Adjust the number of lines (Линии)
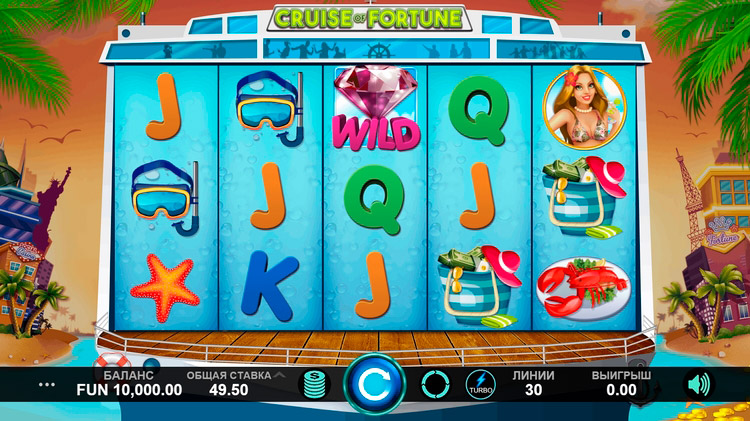The image size is (750, 421). 533,384
